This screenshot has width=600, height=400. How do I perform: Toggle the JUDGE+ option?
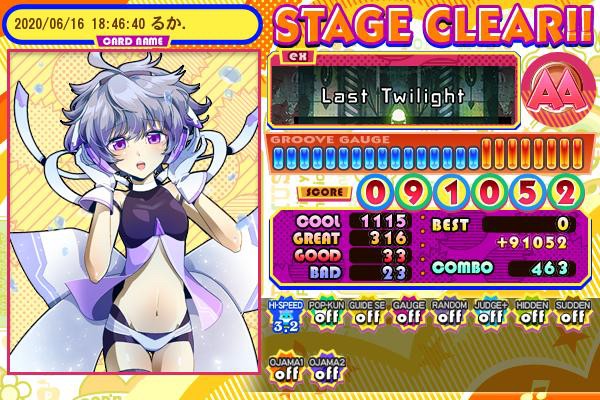(x=489, y=317)
